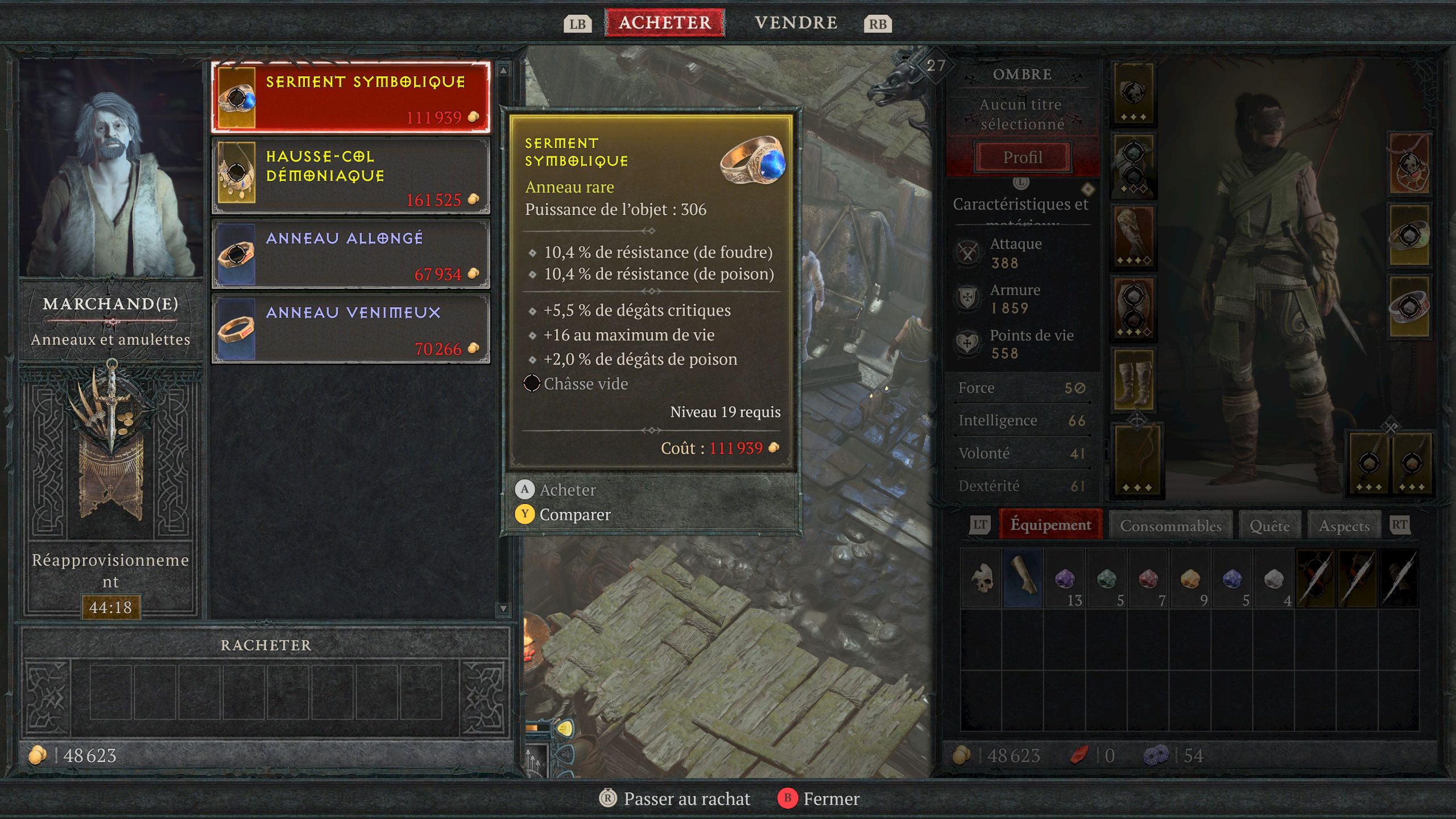This screenshot has height=819, width=1456.
Task: Select the equipped amulet slot
Action: point(1409,165)
